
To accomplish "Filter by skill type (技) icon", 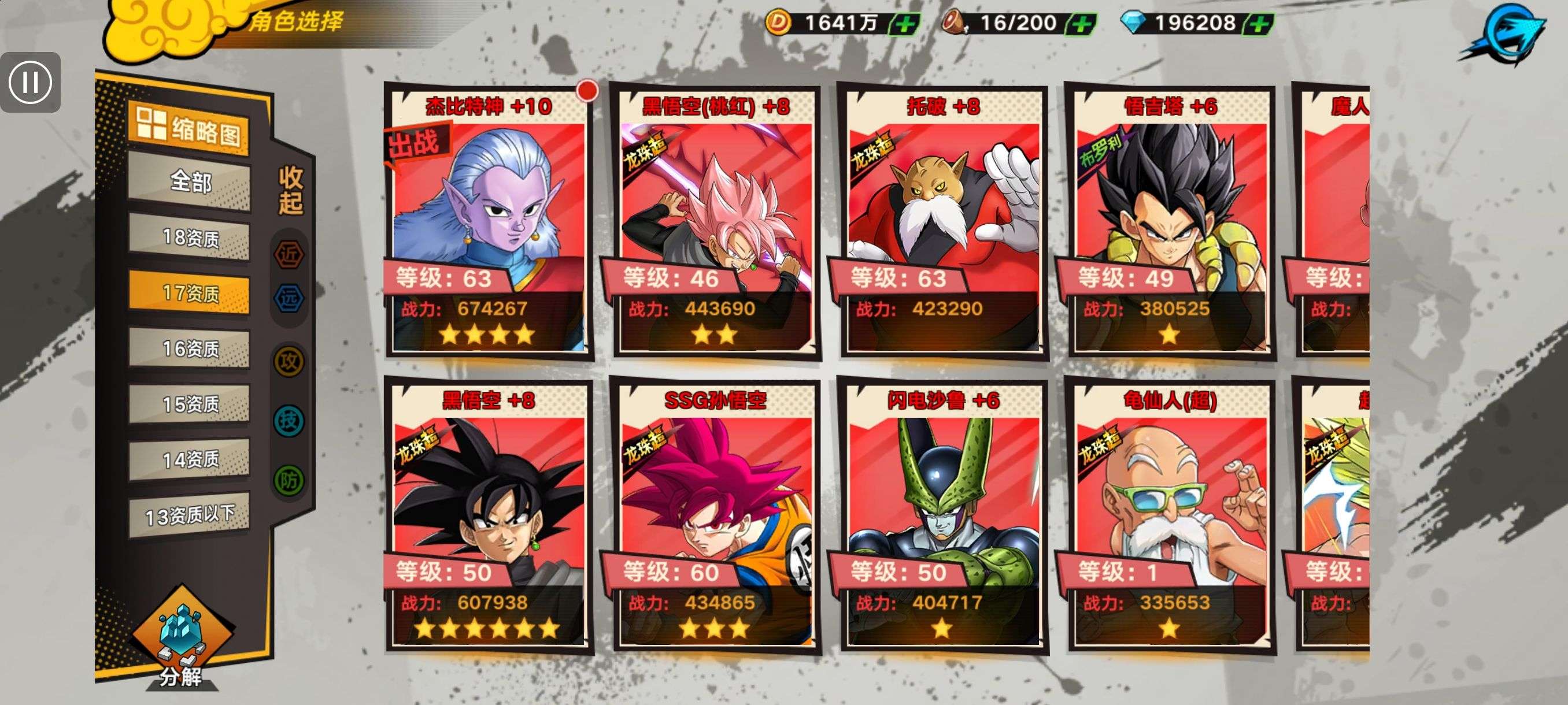I will (289, 420).
